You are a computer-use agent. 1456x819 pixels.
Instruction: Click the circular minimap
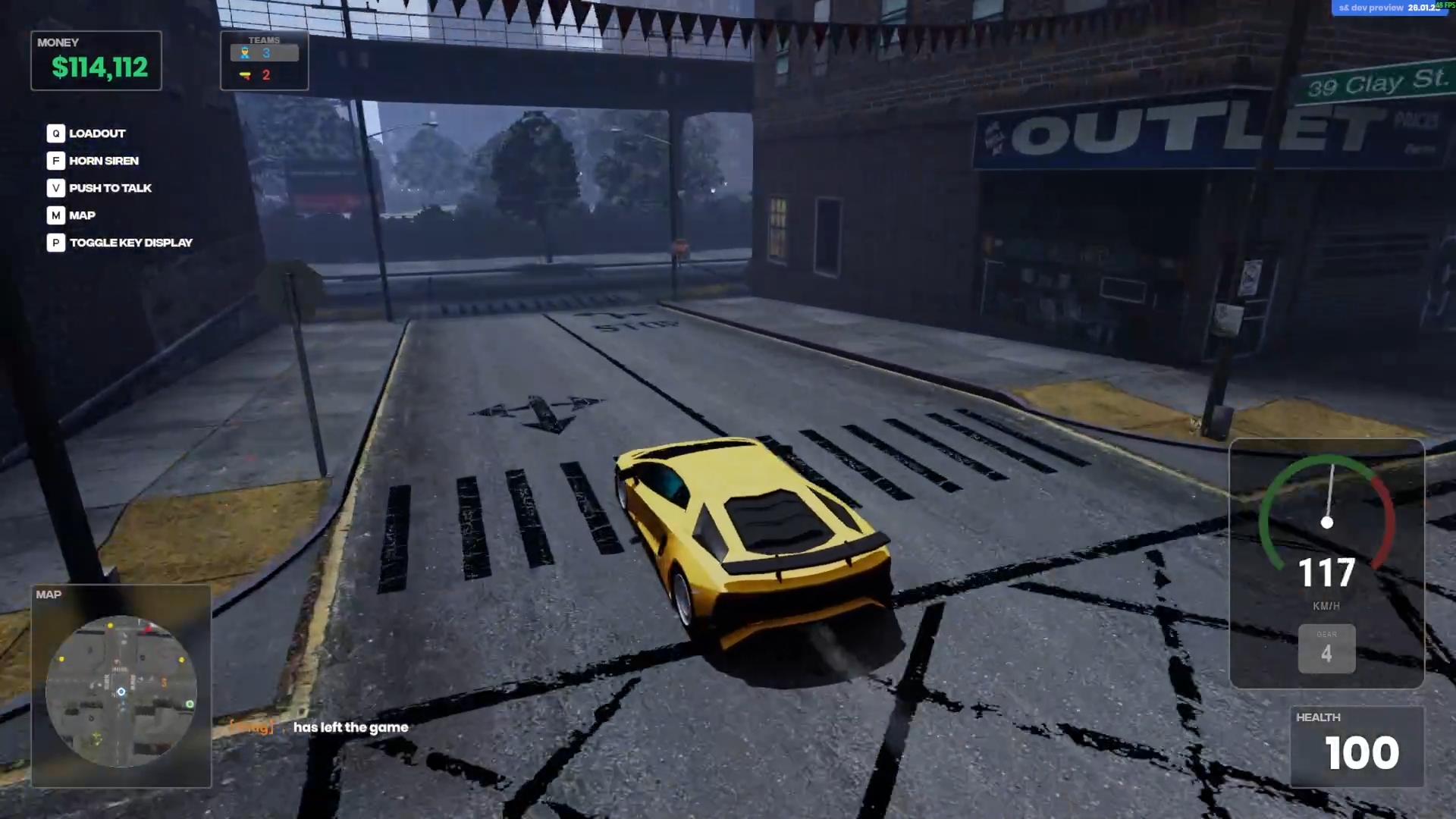pyautogui.click(x=121, y=691)
